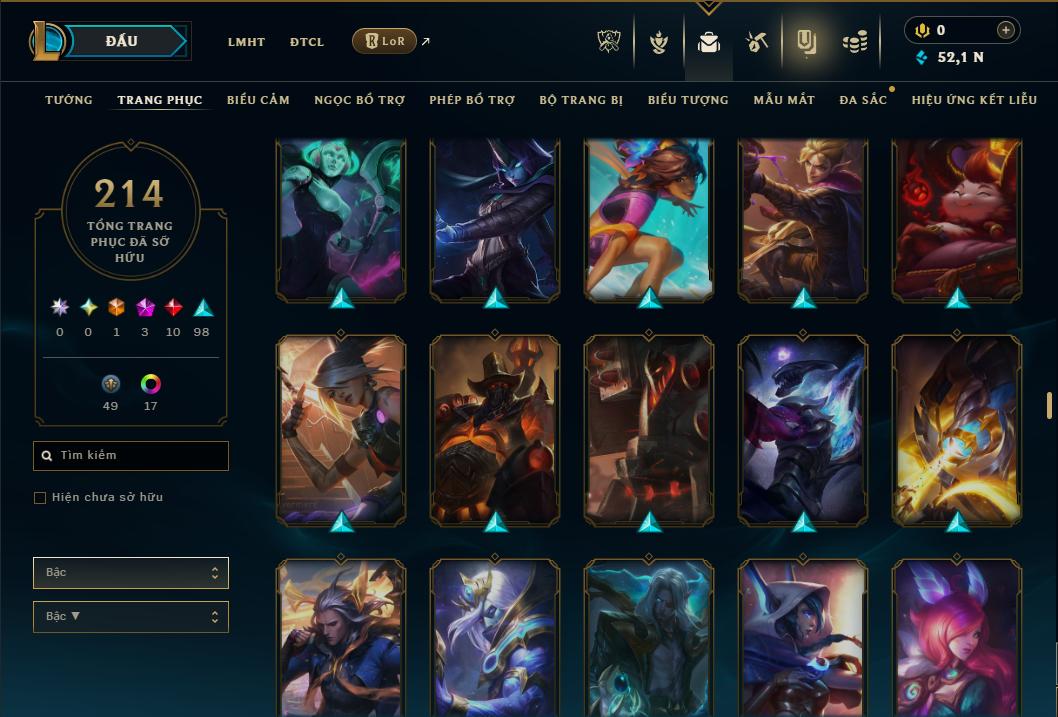The height and width of the screenshot is (717, 1058).
Task: Select the PHÉP BỔ TRỢ tab
Action: pyautogui.click(x=472, y=100)
